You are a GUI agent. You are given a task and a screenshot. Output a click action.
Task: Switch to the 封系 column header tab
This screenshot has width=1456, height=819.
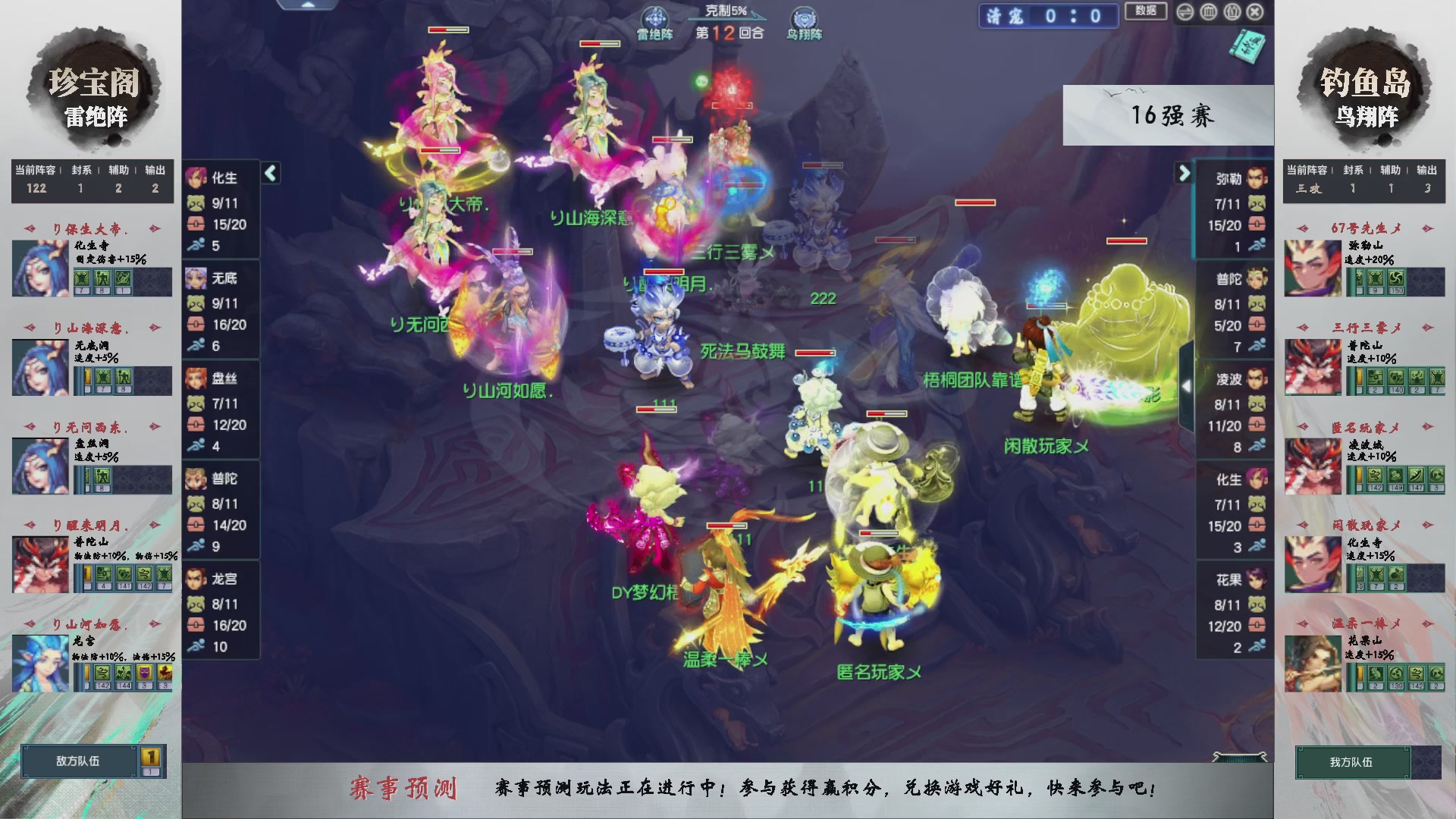click(x=81, y=171)
